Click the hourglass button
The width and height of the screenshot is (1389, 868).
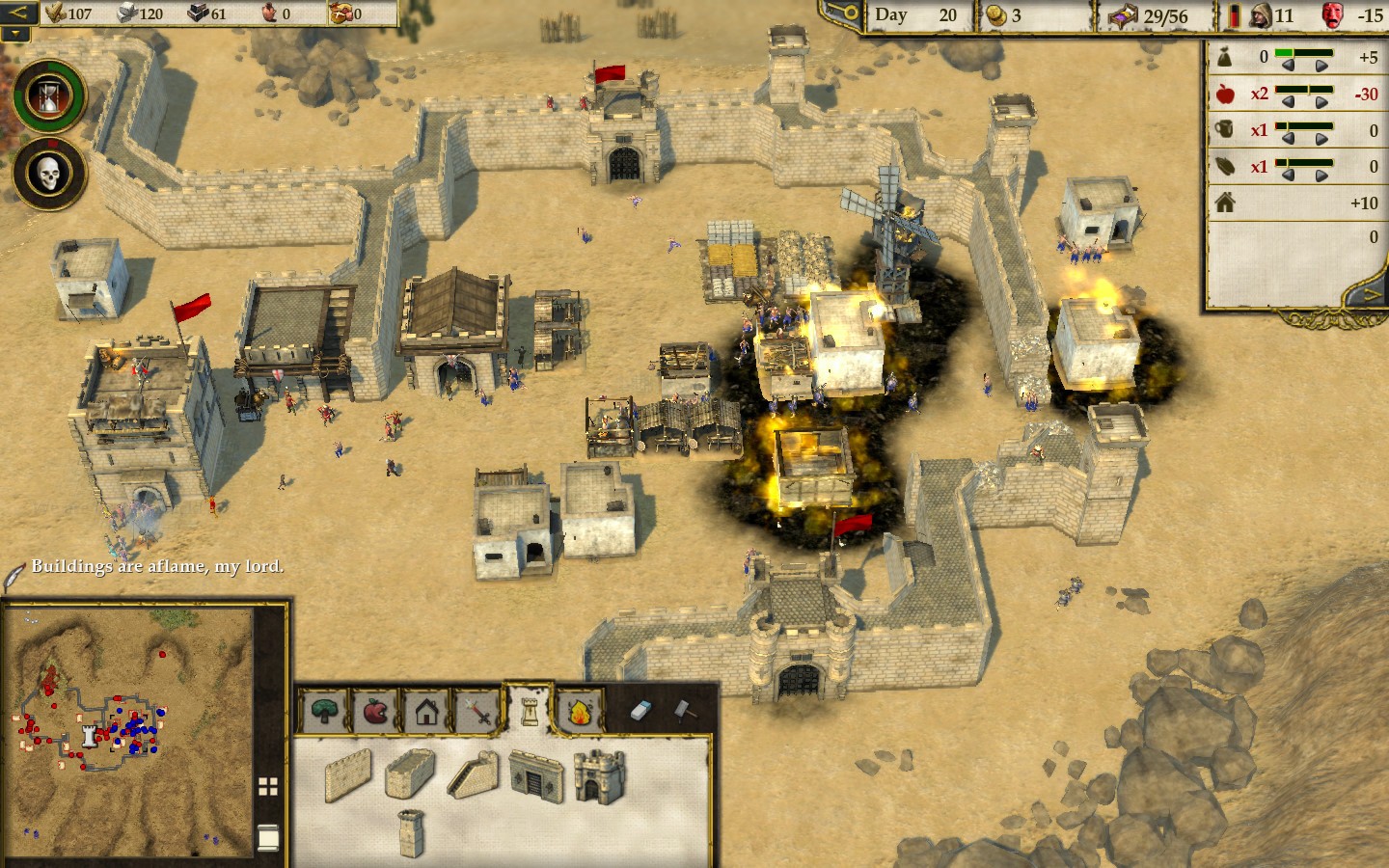pyautogui.click(x=49, y=96)
